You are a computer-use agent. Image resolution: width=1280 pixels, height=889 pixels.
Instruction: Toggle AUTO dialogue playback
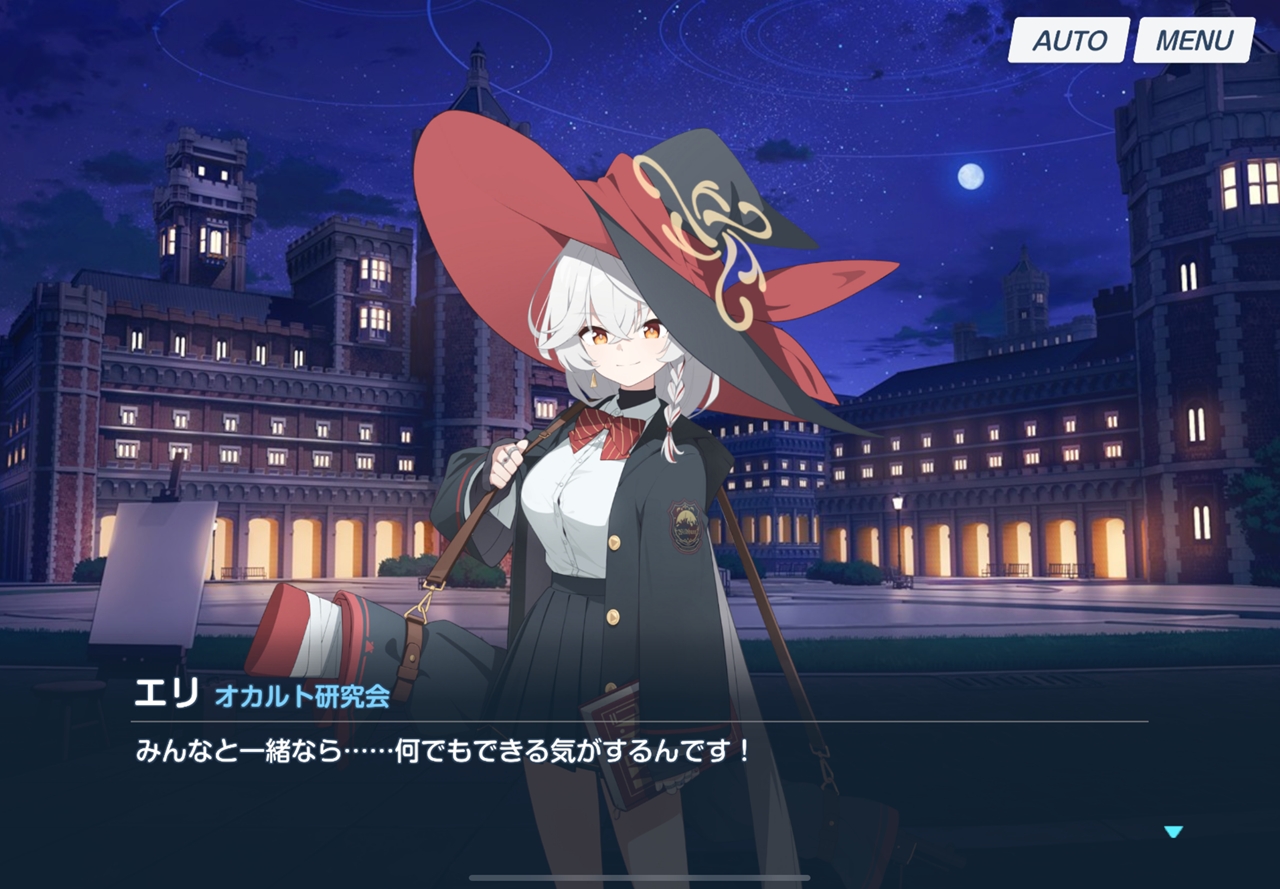pyautogui.click(x=1068, y=41)
